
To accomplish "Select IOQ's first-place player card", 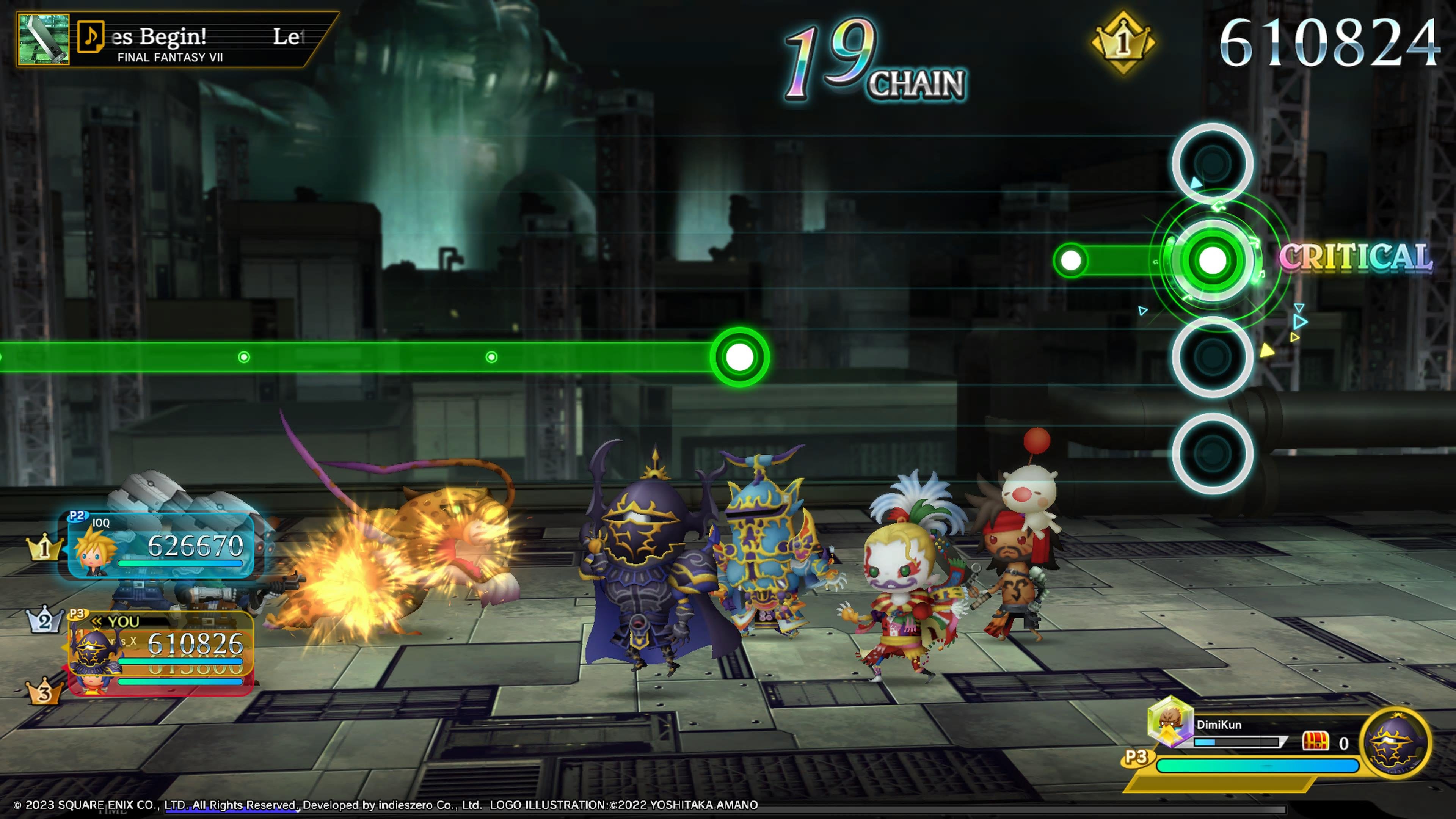I will click(161, 545).
